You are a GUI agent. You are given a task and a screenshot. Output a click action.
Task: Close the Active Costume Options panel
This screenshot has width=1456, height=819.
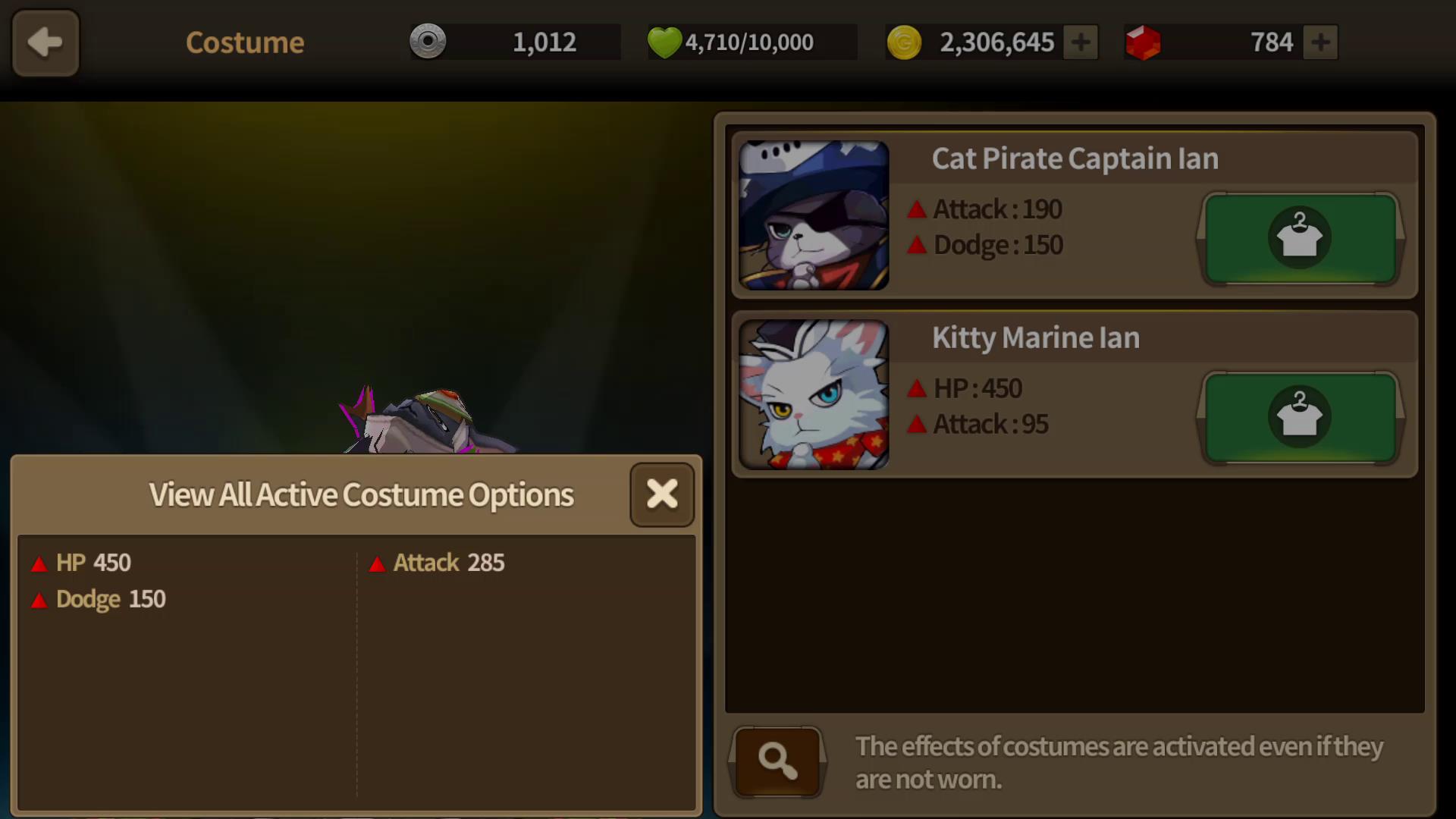point(662,494)
